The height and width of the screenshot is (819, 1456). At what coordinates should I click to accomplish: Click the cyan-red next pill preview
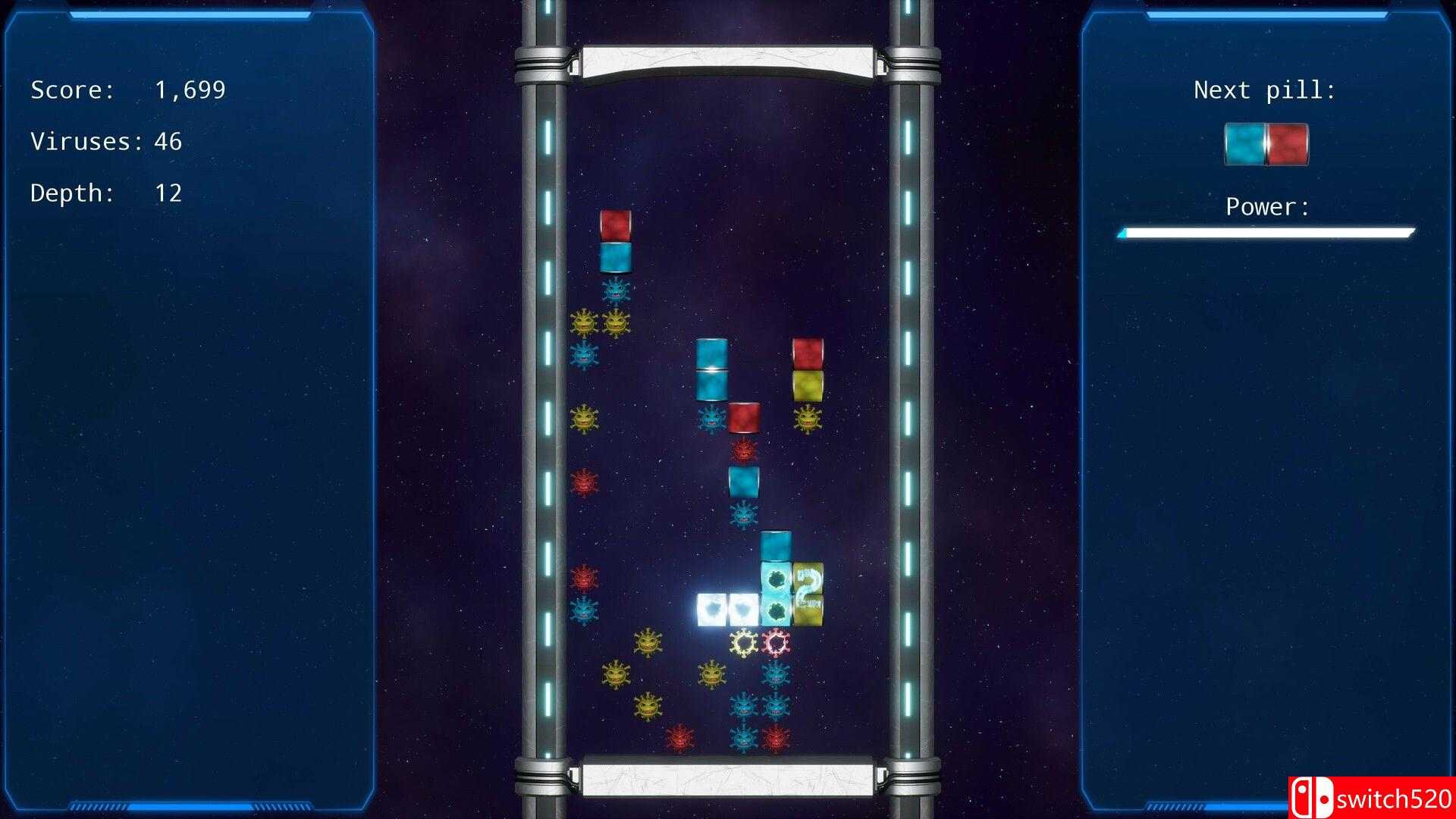[1265, 144]
